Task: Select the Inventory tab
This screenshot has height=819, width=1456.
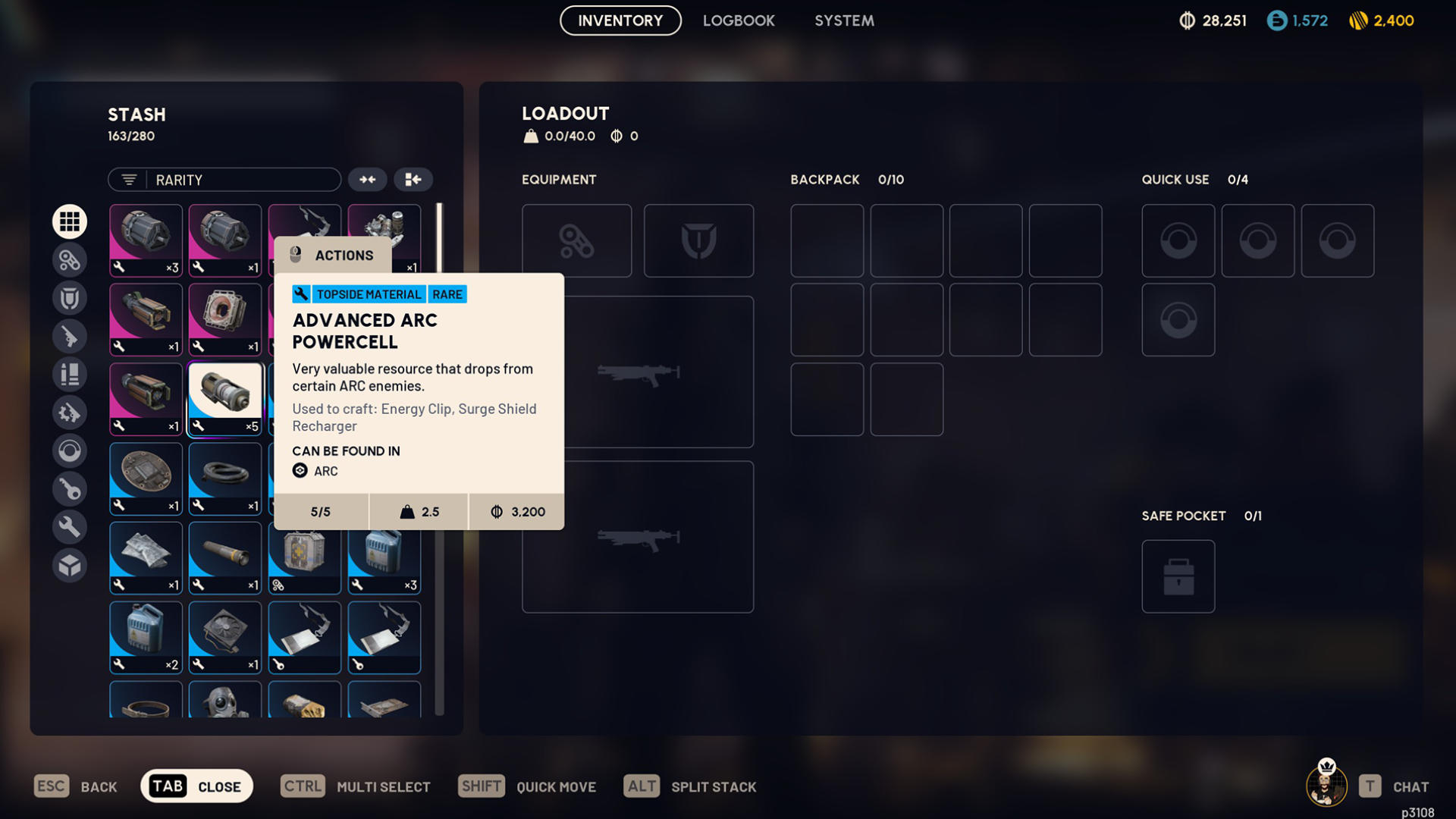Action: point(620,20)
